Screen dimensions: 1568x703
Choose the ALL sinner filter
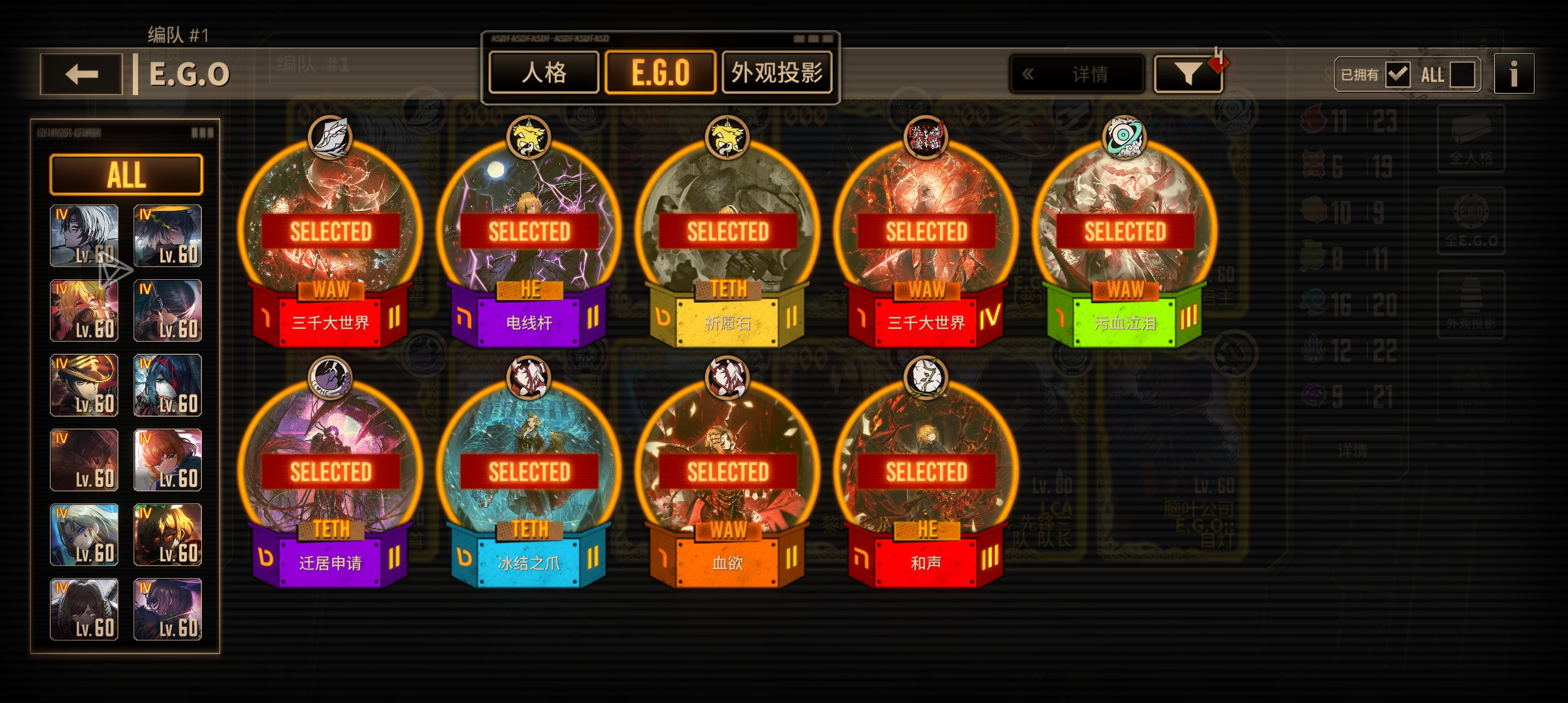[126, 175]
